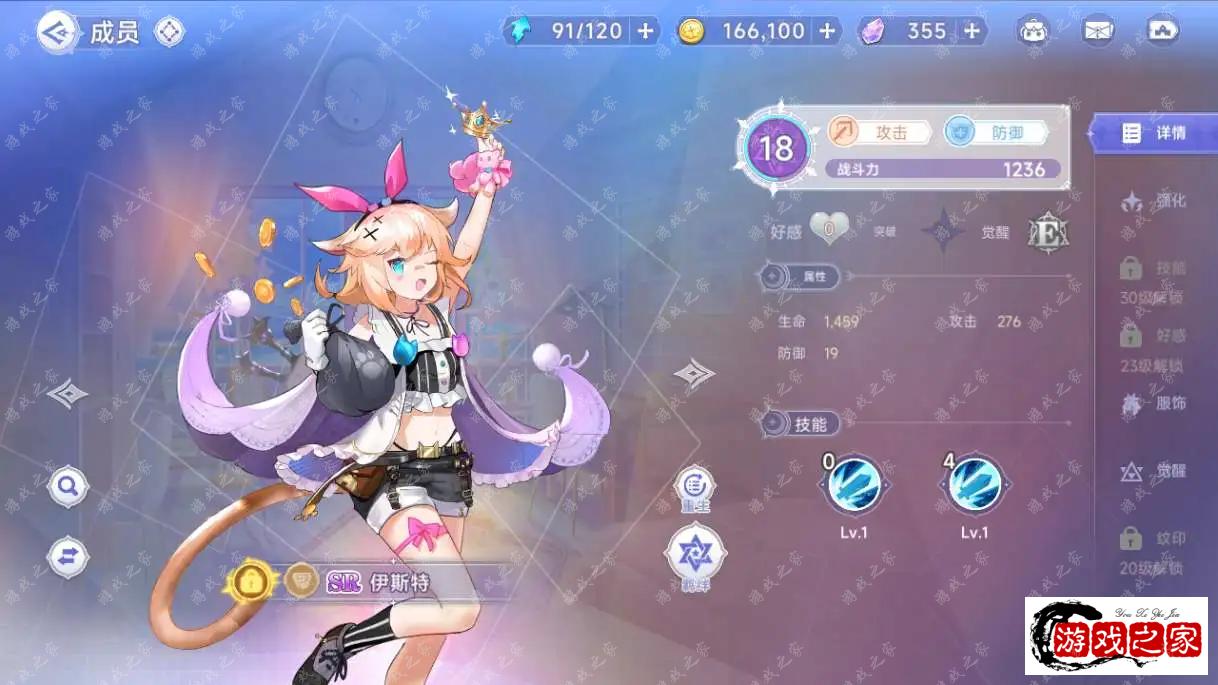Open the mail envelope icon
1218x685 pixels.
1098,31
